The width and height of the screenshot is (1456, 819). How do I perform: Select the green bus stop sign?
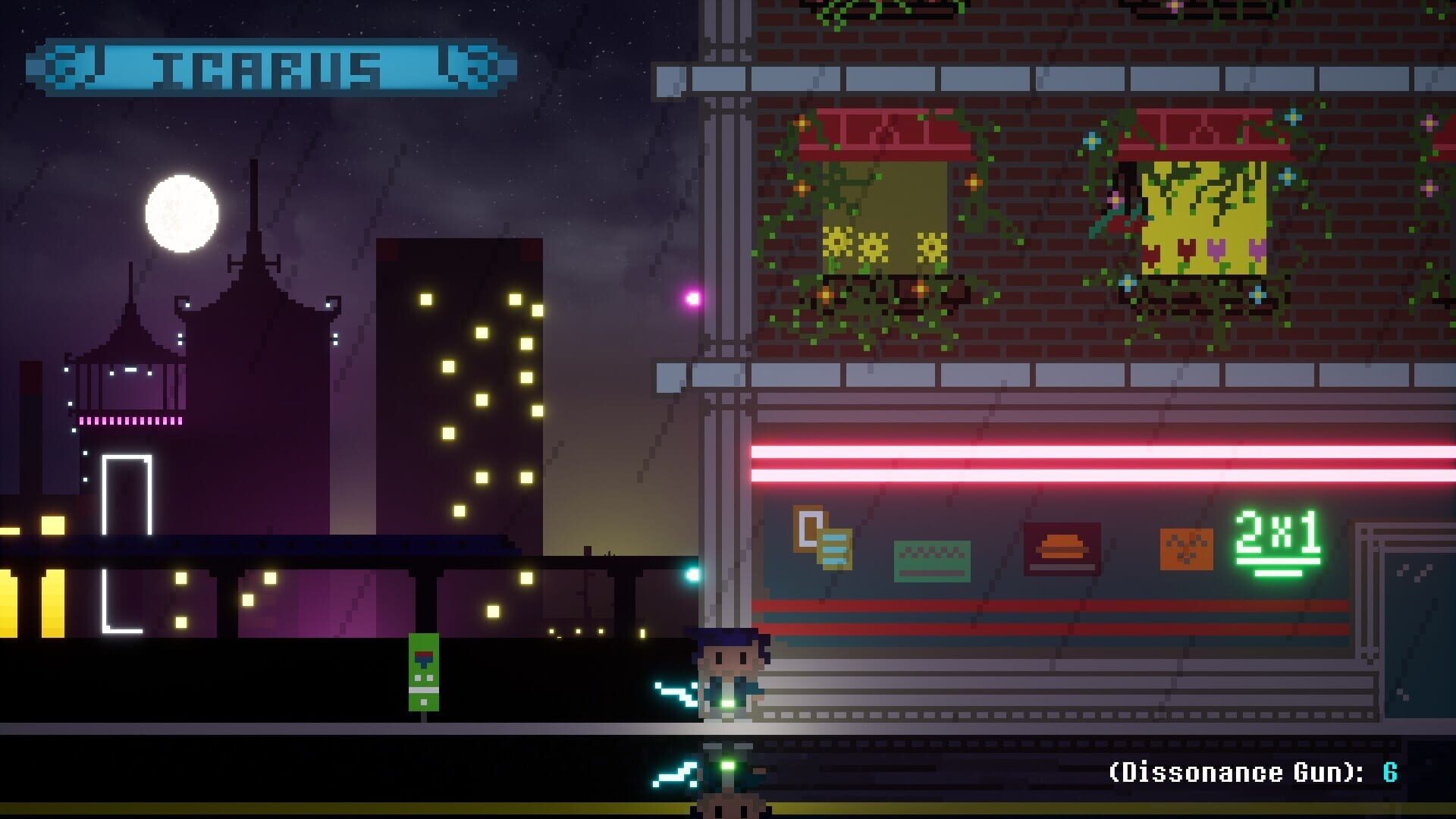425,671
